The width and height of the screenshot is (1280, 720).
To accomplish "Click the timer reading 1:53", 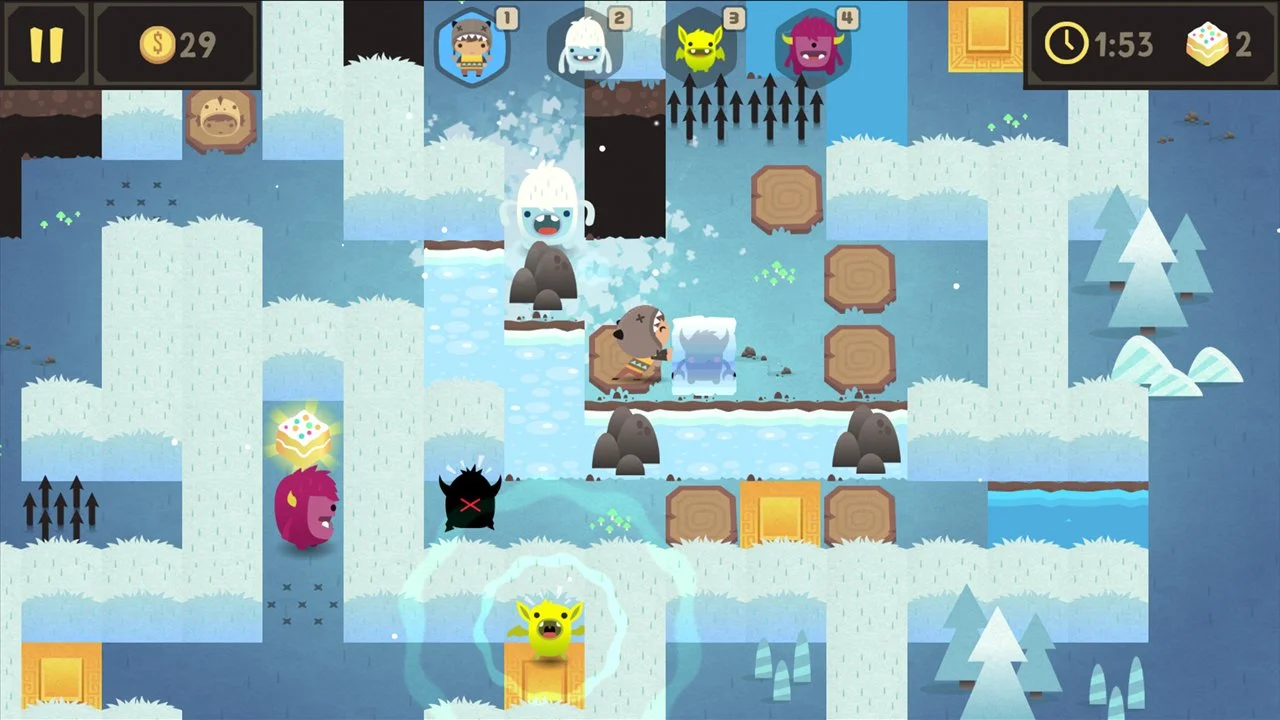I will point(1122,44).
